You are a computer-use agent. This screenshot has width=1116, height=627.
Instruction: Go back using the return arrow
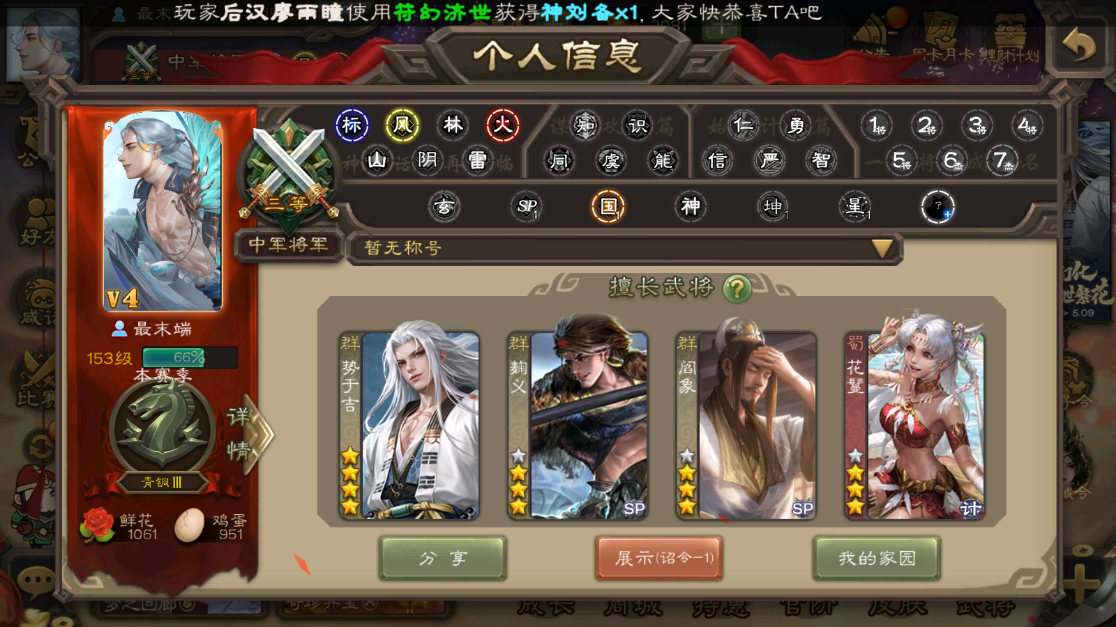(x=1078, y=46)
